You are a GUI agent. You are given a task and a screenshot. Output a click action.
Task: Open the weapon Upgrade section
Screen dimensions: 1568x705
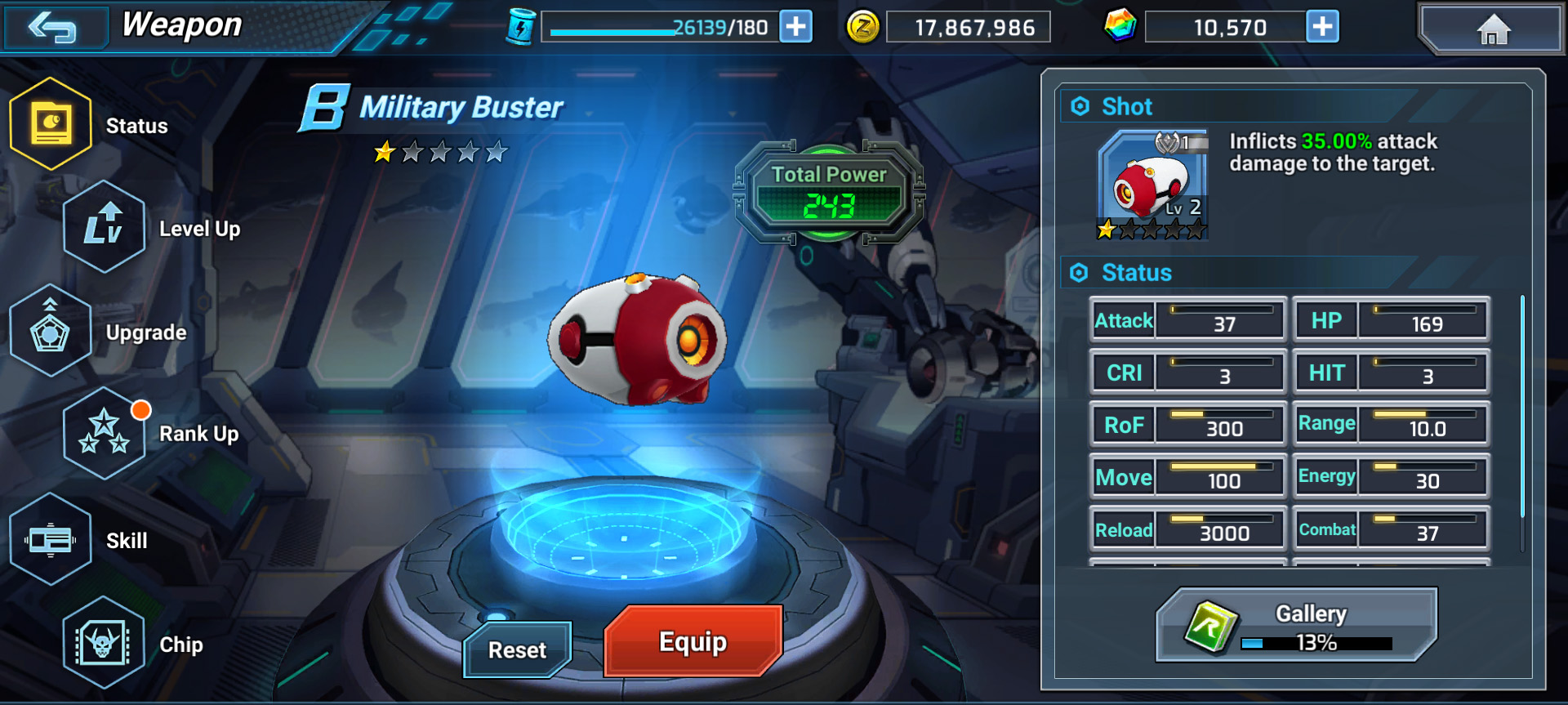tap(51, 331)
